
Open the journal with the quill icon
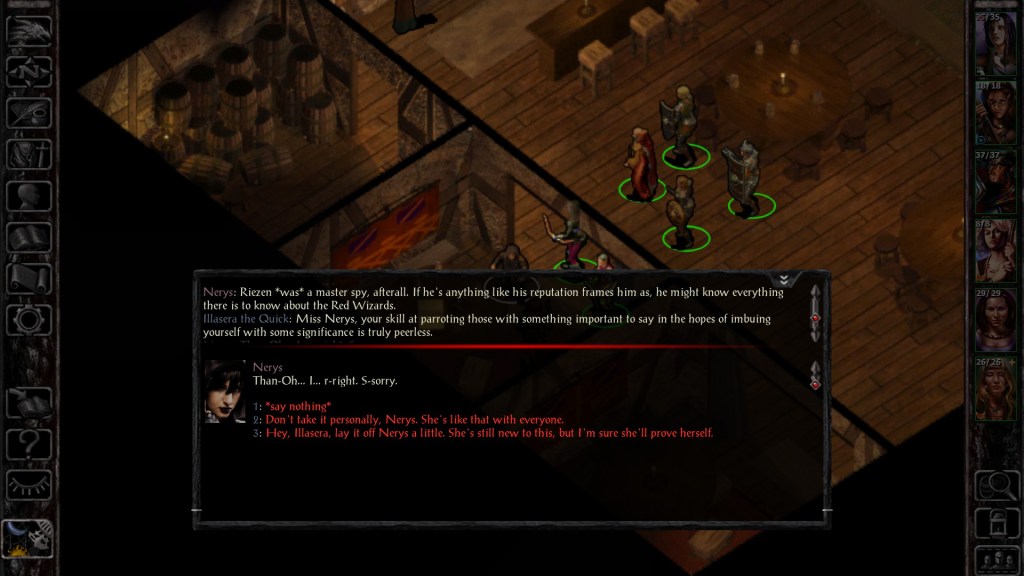pyautogui.click(x=29, y=112)
